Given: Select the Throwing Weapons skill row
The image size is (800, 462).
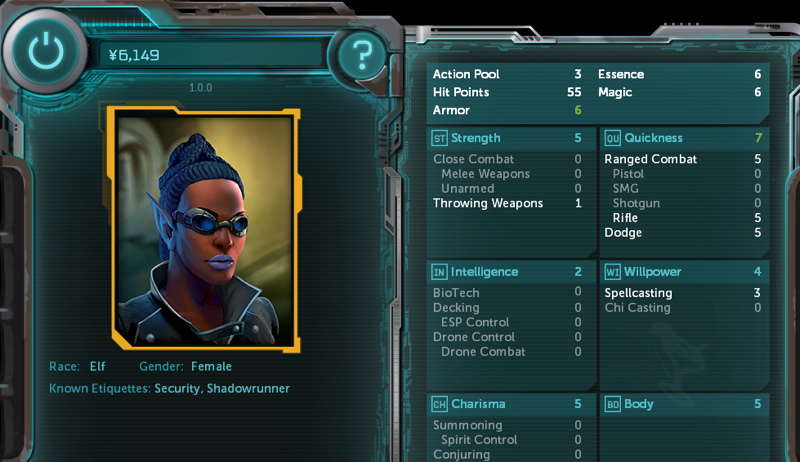Looking at the screenshot, I should pos(507,203).
